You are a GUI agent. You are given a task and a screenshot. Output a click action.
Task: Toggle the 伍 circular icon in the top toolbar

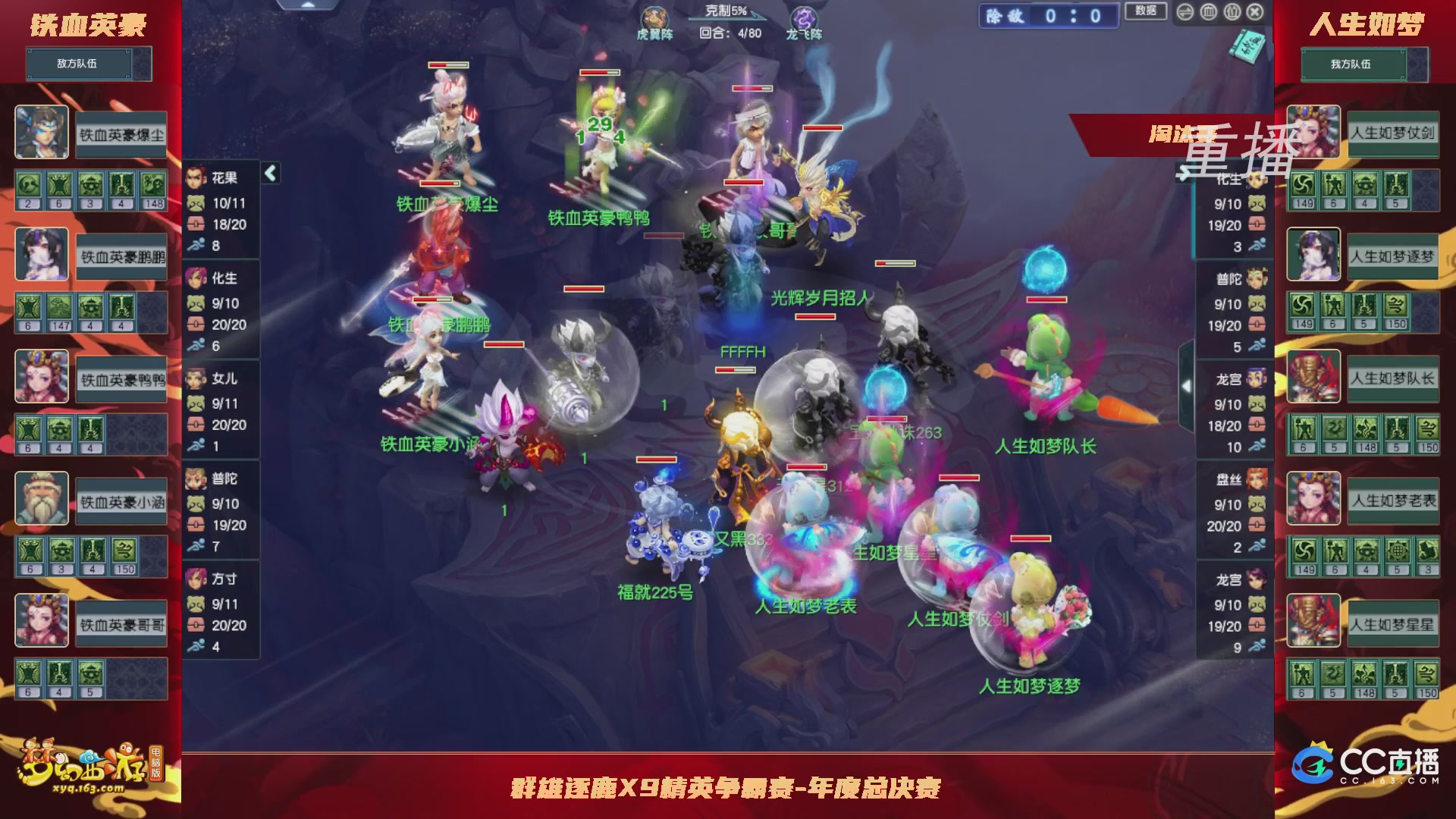point(1232,13)
